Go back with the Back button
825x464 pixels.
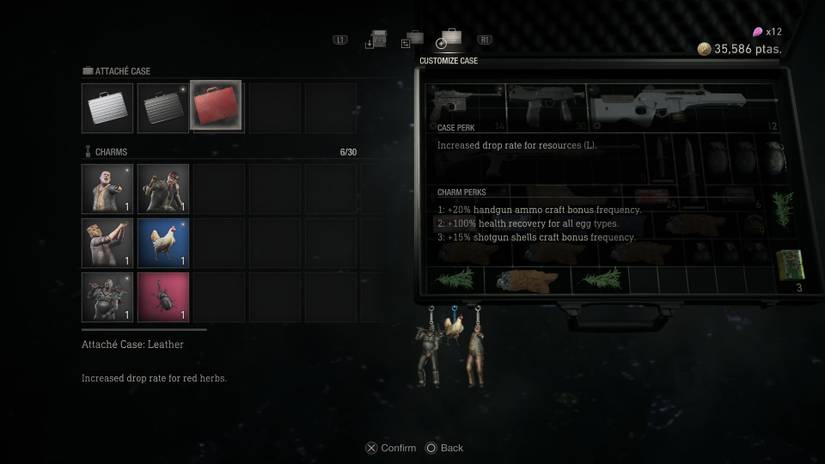(445, 448)
